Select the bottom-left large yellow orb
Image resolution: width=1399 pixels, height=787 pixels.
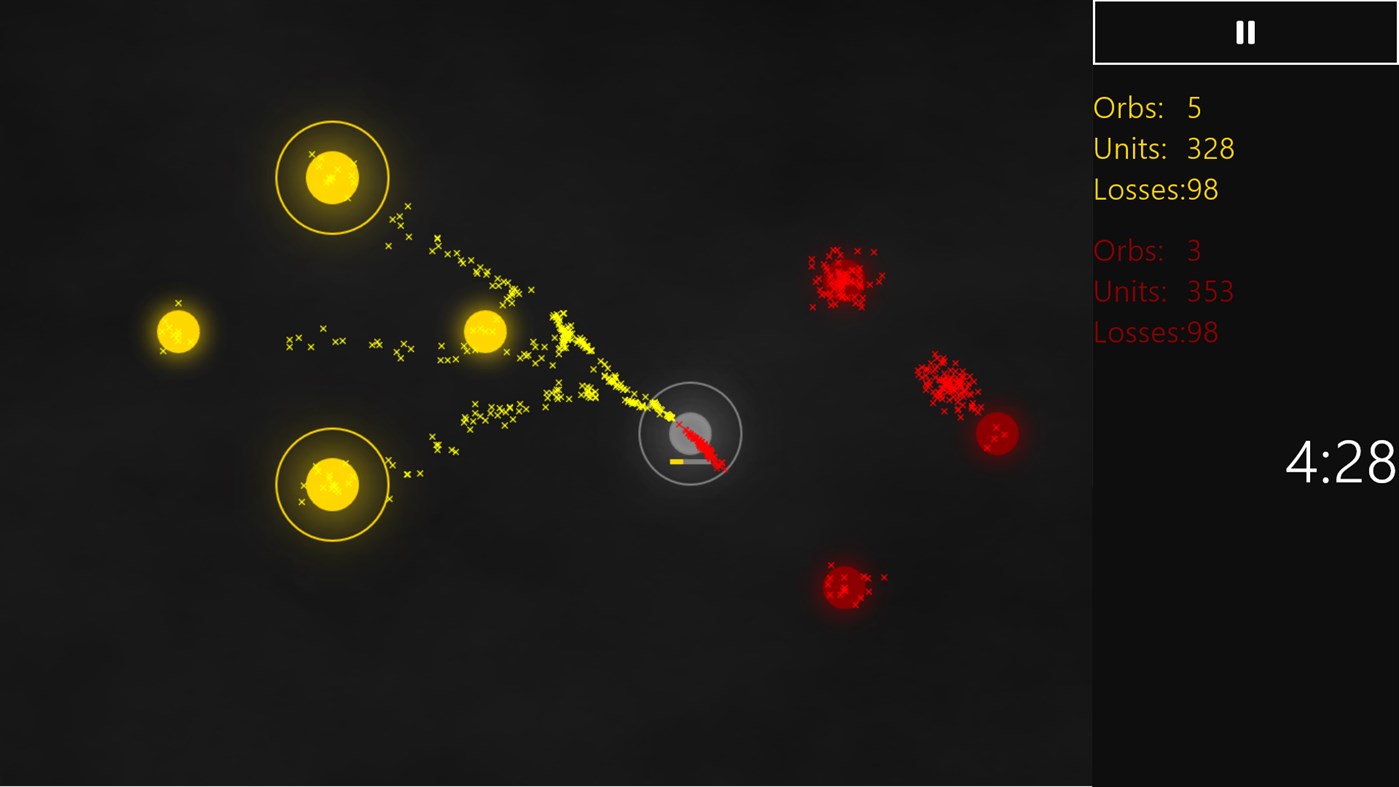tap(332, 483)
